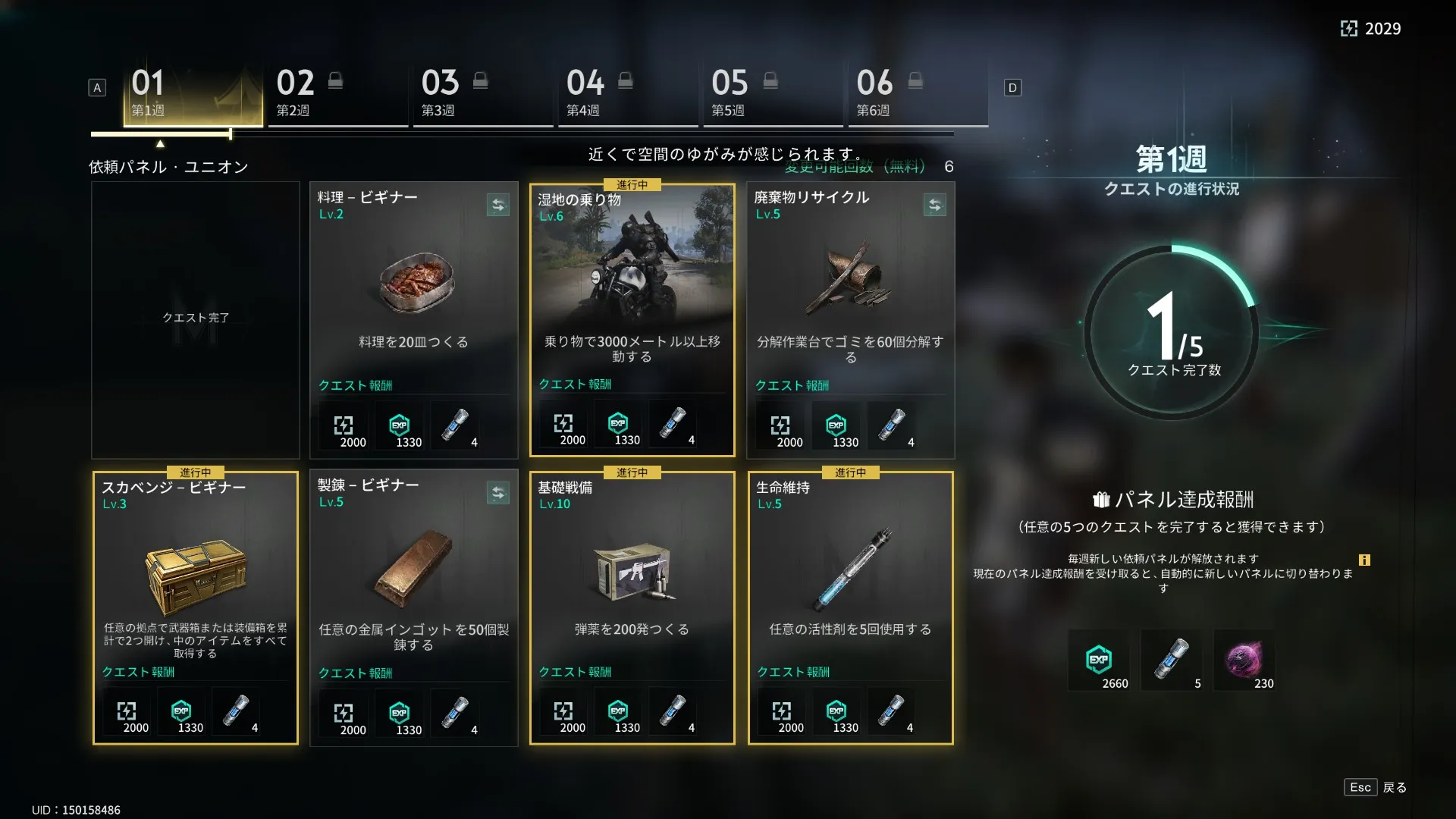This screenshot has width=1456, height=819.
Task: Open the 基礎戦備 ammo quest card
Action: (632, 591)
